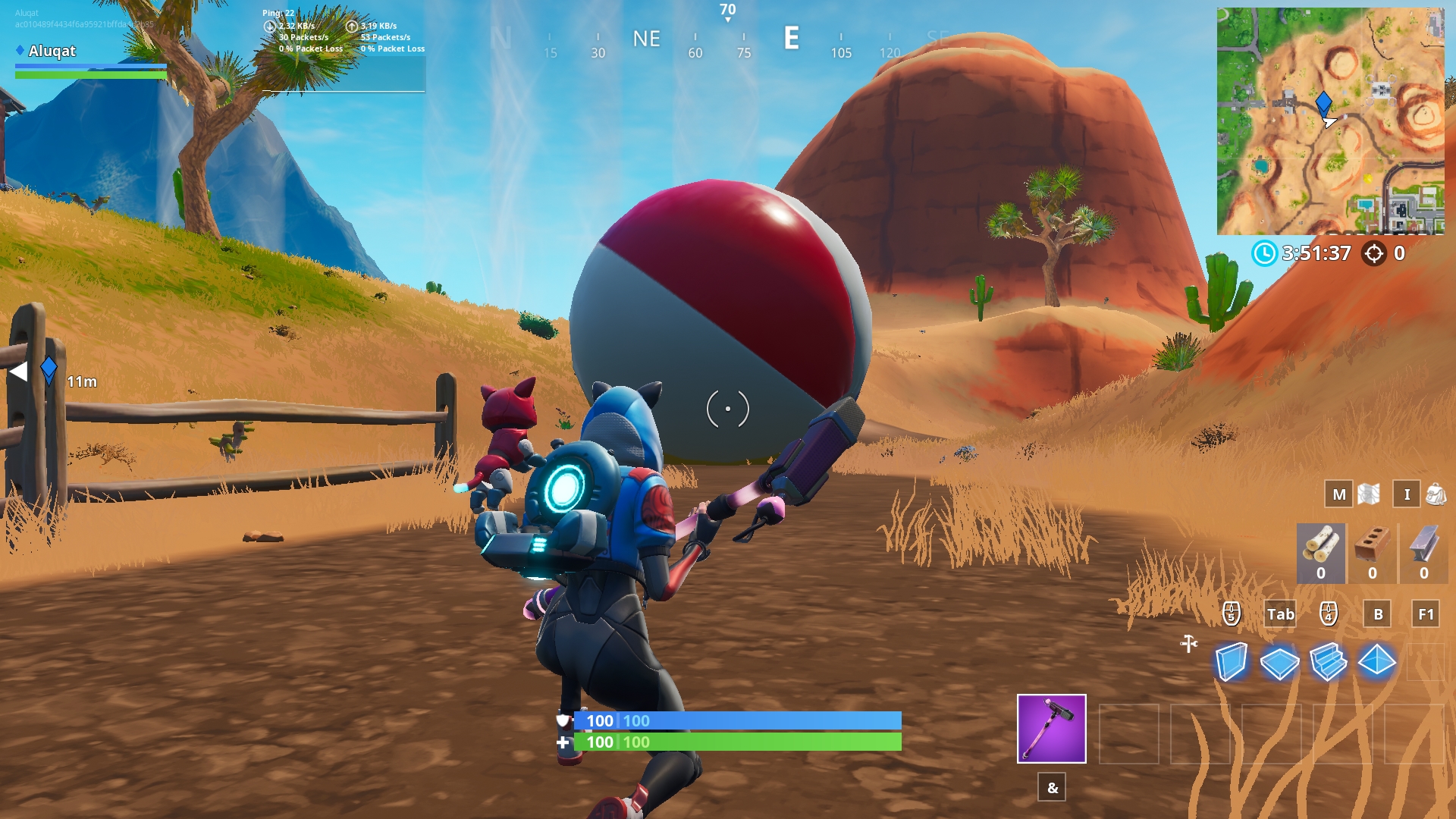
Task: Open the map using the M map icon
Action: pos(1338,494)
